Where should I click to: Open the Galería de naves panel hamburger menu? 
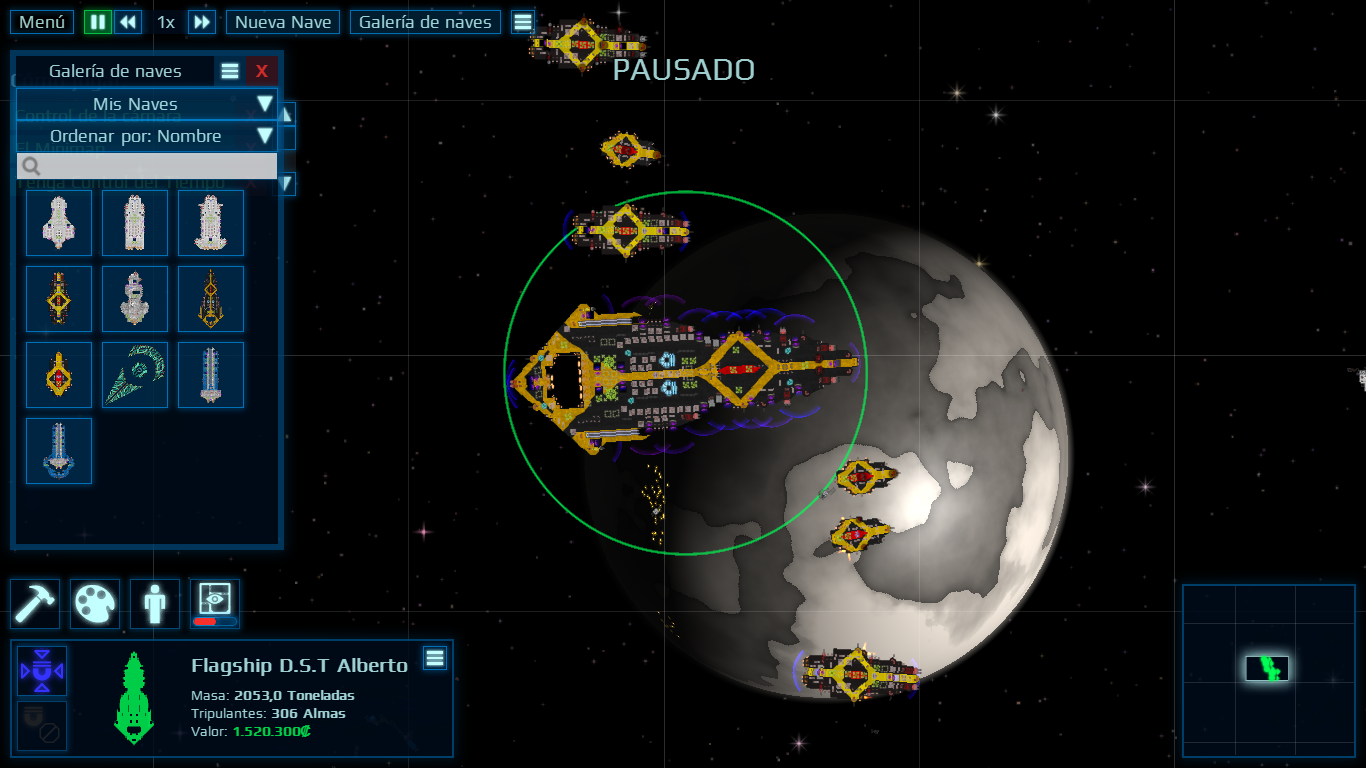(229, 71)
